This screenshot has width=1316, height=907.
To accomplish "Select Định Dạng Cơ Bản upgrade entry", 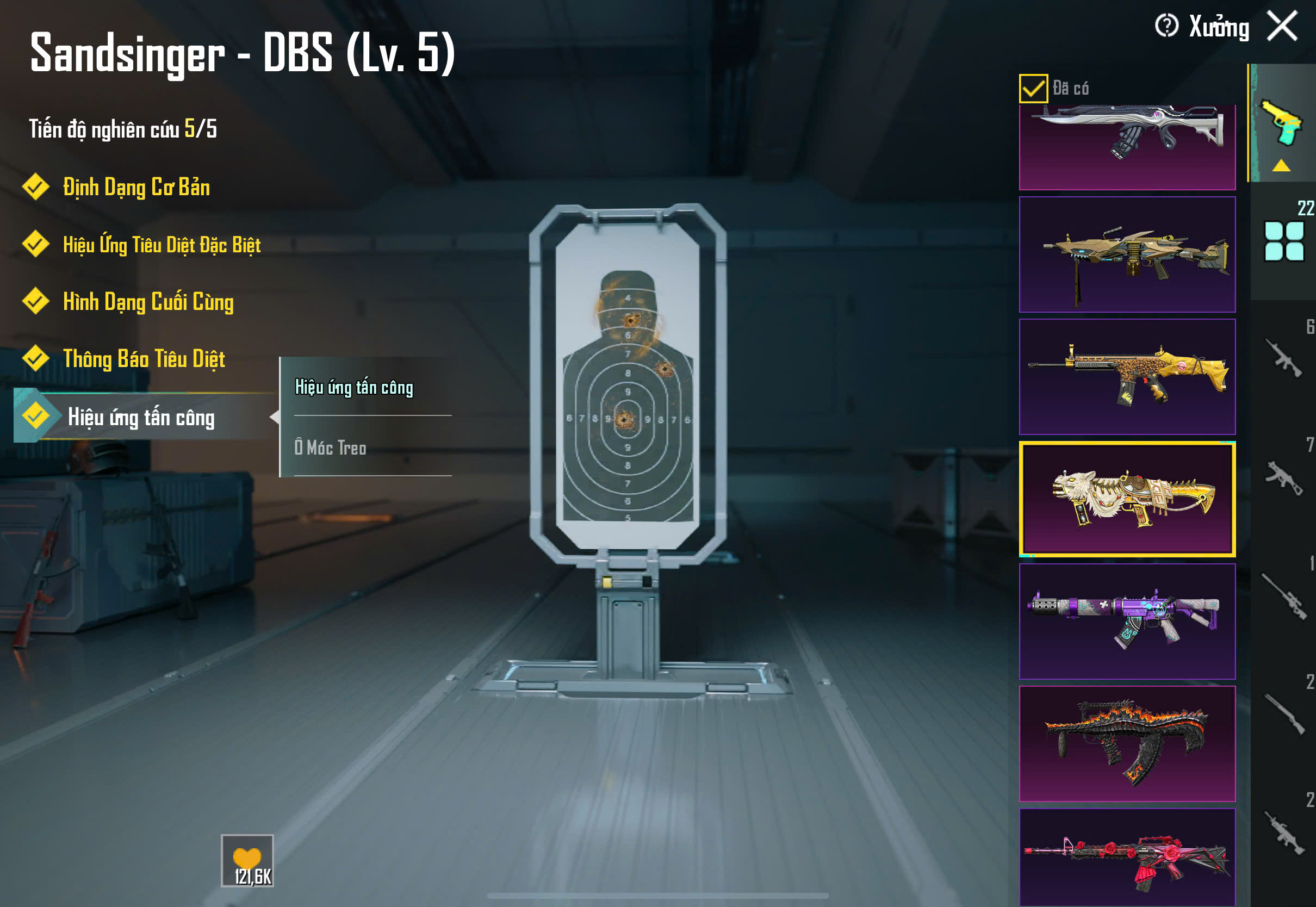I will pyautogui.click(x=136, y=188).
